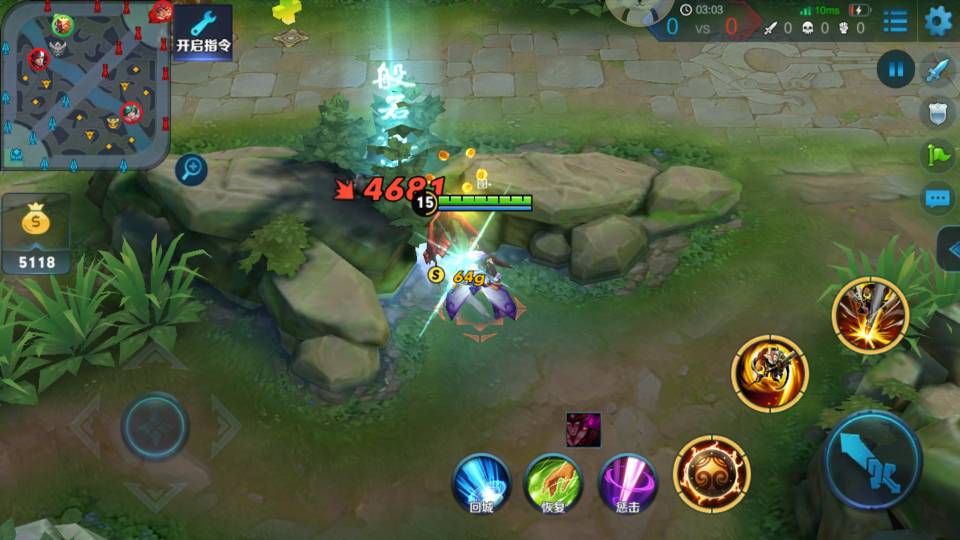Show the scoreboard list icon
The image size is (960, 540).
tap(895, 21)
